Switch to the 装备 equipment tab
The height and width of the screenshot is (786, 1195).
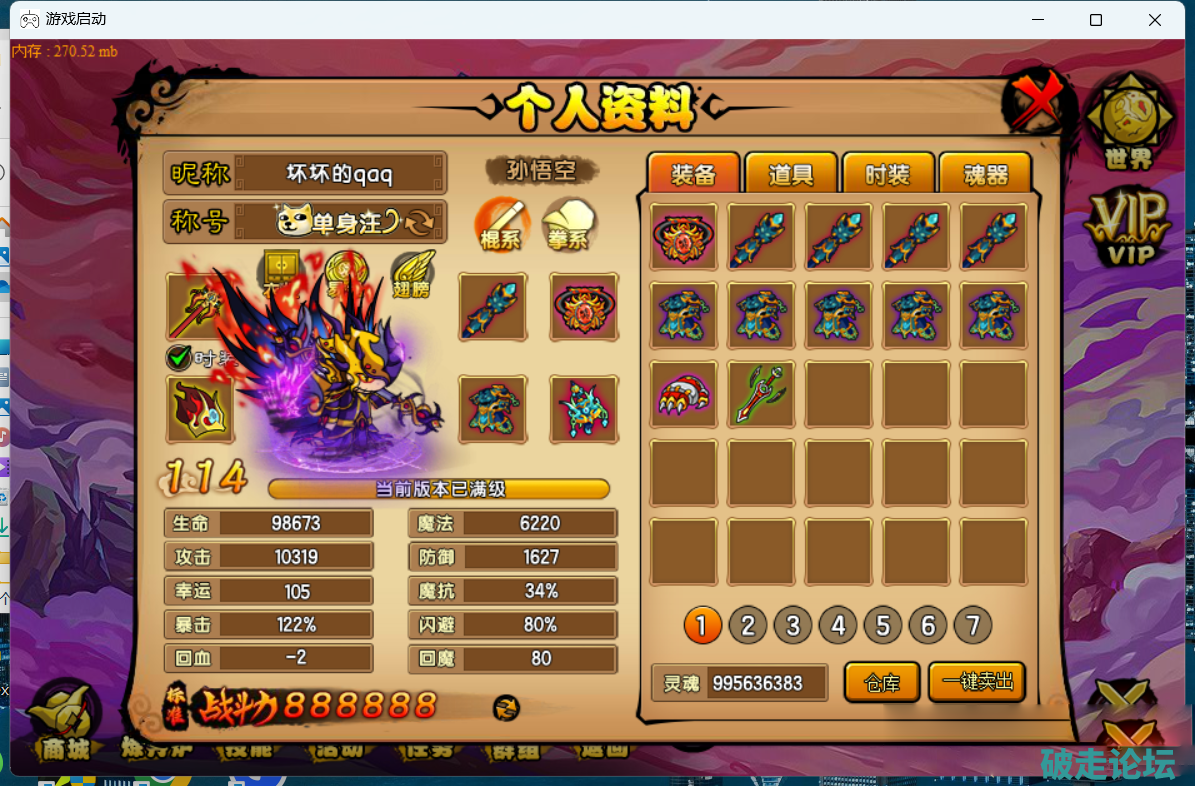pos(693,174)
